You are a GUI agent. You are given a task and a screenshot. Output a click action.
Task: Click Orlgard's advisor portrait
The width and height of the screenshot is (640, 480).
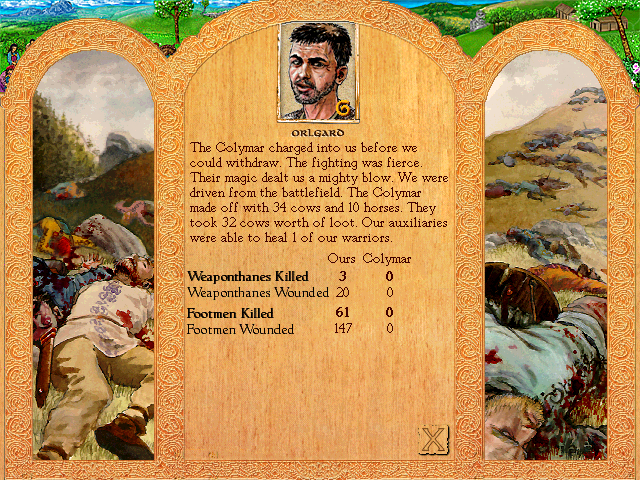click(x=318, y=73)
